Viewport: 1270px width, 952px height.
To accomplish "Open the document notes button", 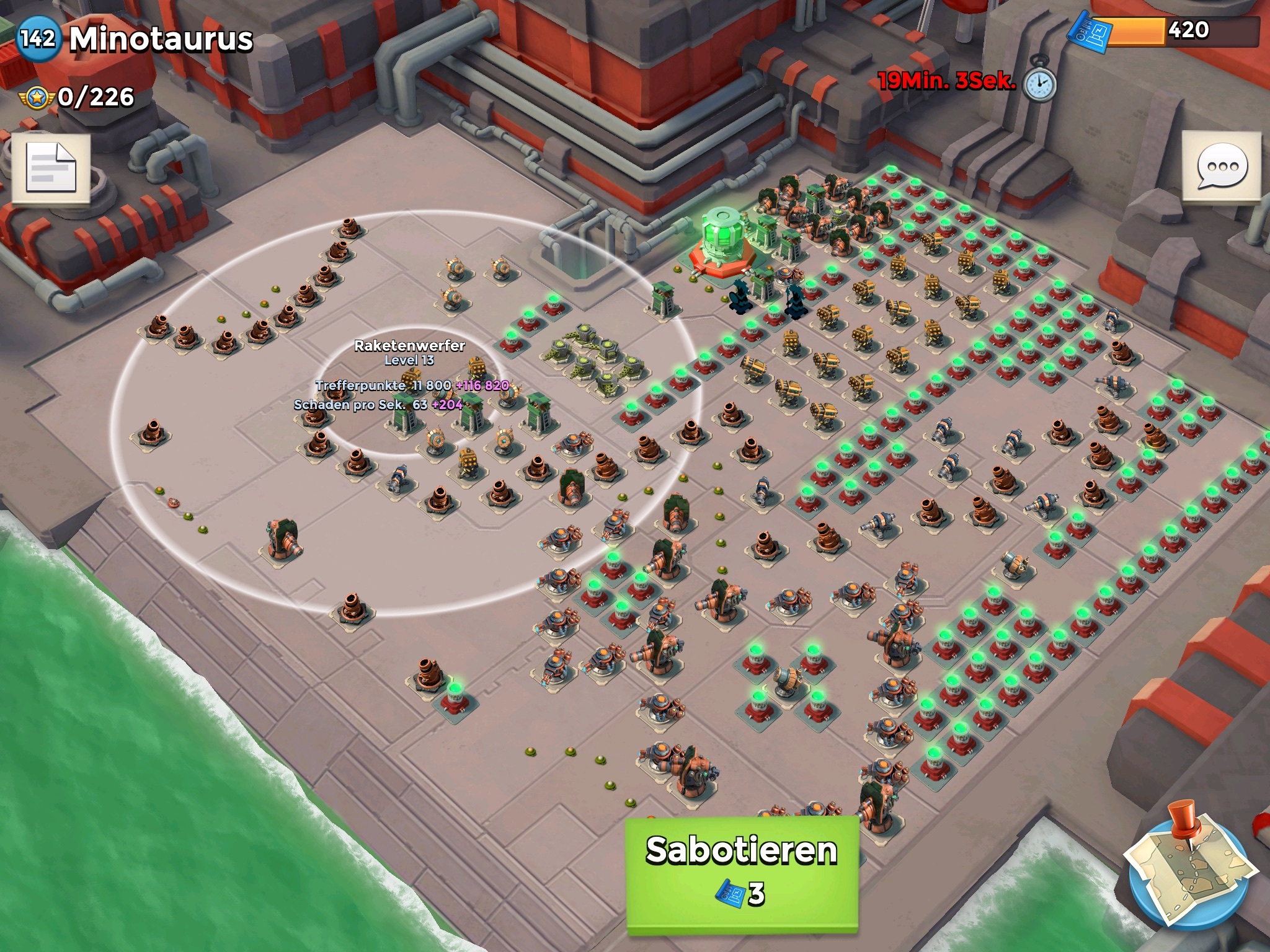I will 51,168.
